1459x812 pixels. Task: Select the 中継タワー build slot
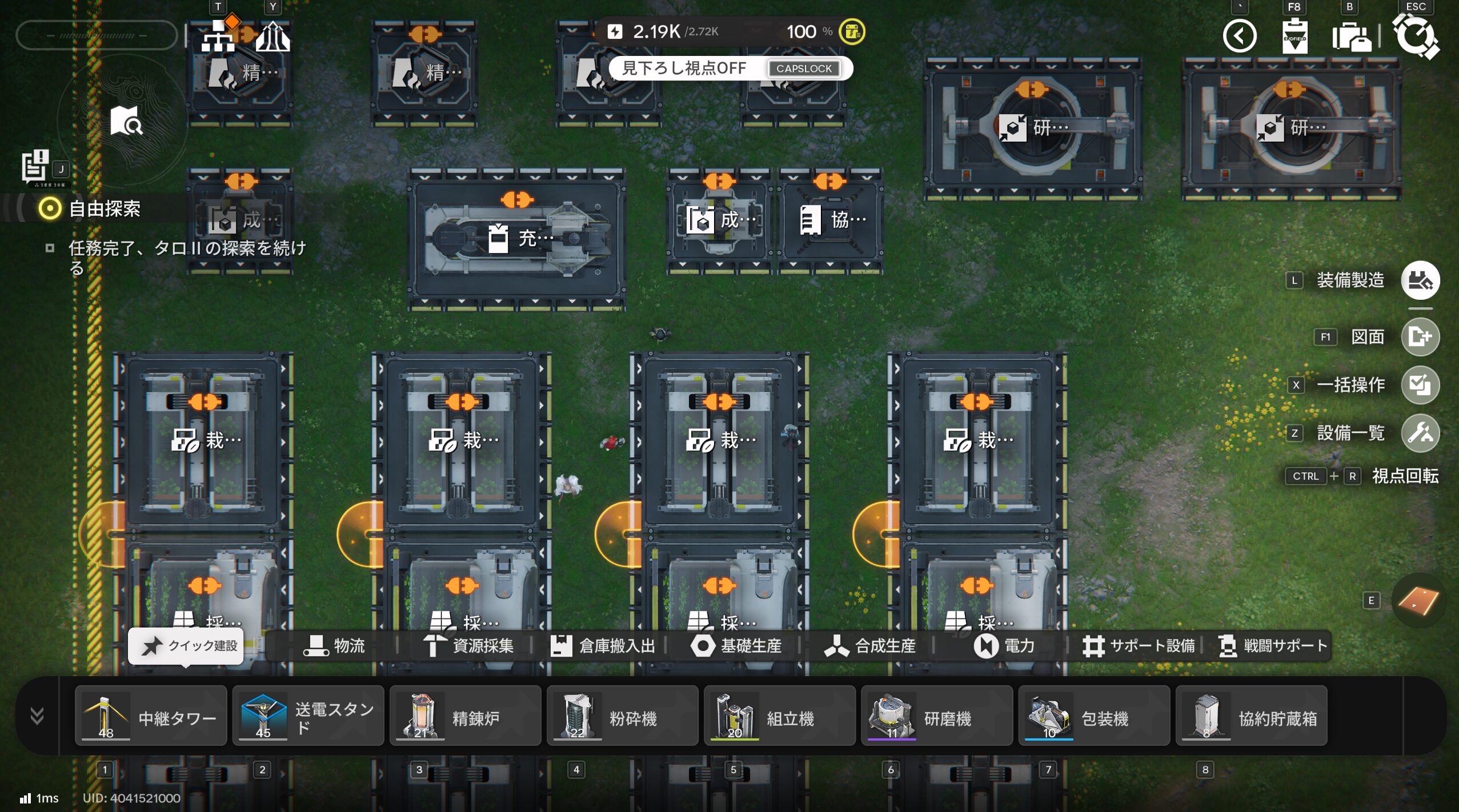tap(151, 716)
